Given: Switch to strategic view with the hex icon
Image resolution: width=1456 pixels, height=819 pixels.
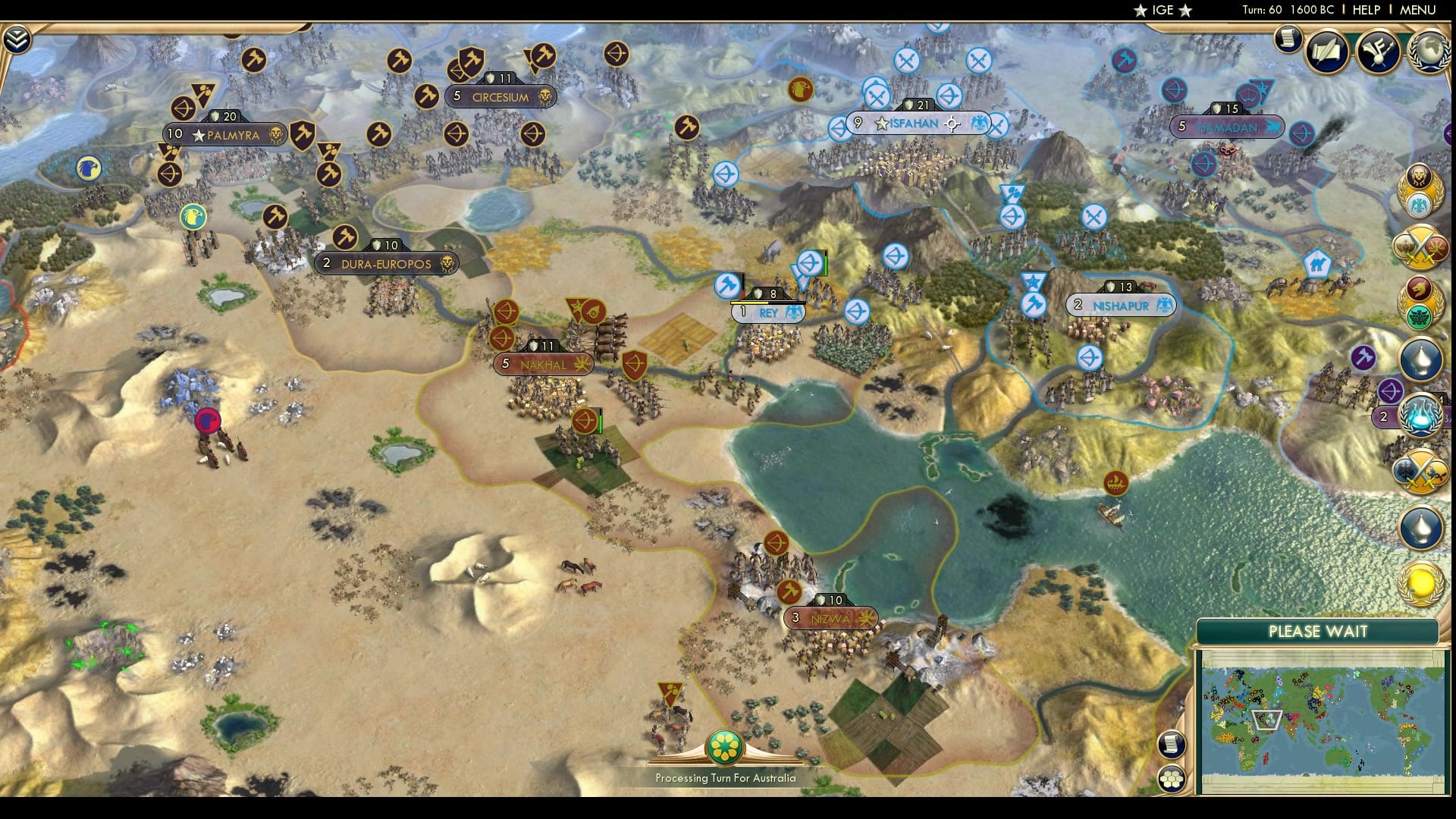Looking at the screenshot, I should [x=1171, y=778].
